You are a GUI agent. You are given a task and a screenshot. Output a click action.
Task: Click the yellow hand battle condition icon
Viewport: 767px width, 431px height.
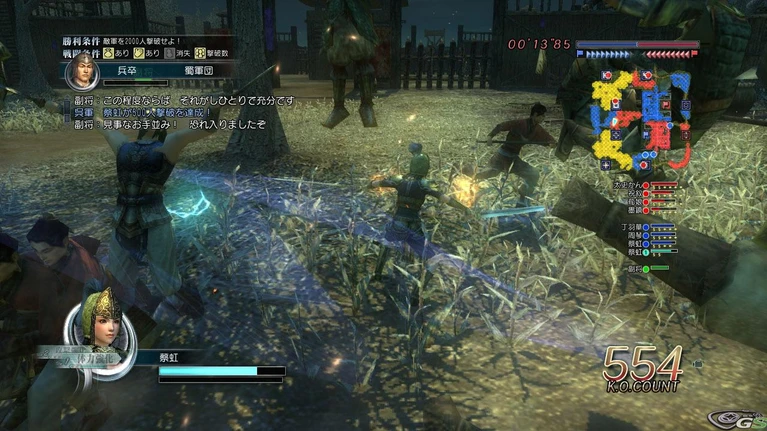pyautogui.click(x=140, y=51)
